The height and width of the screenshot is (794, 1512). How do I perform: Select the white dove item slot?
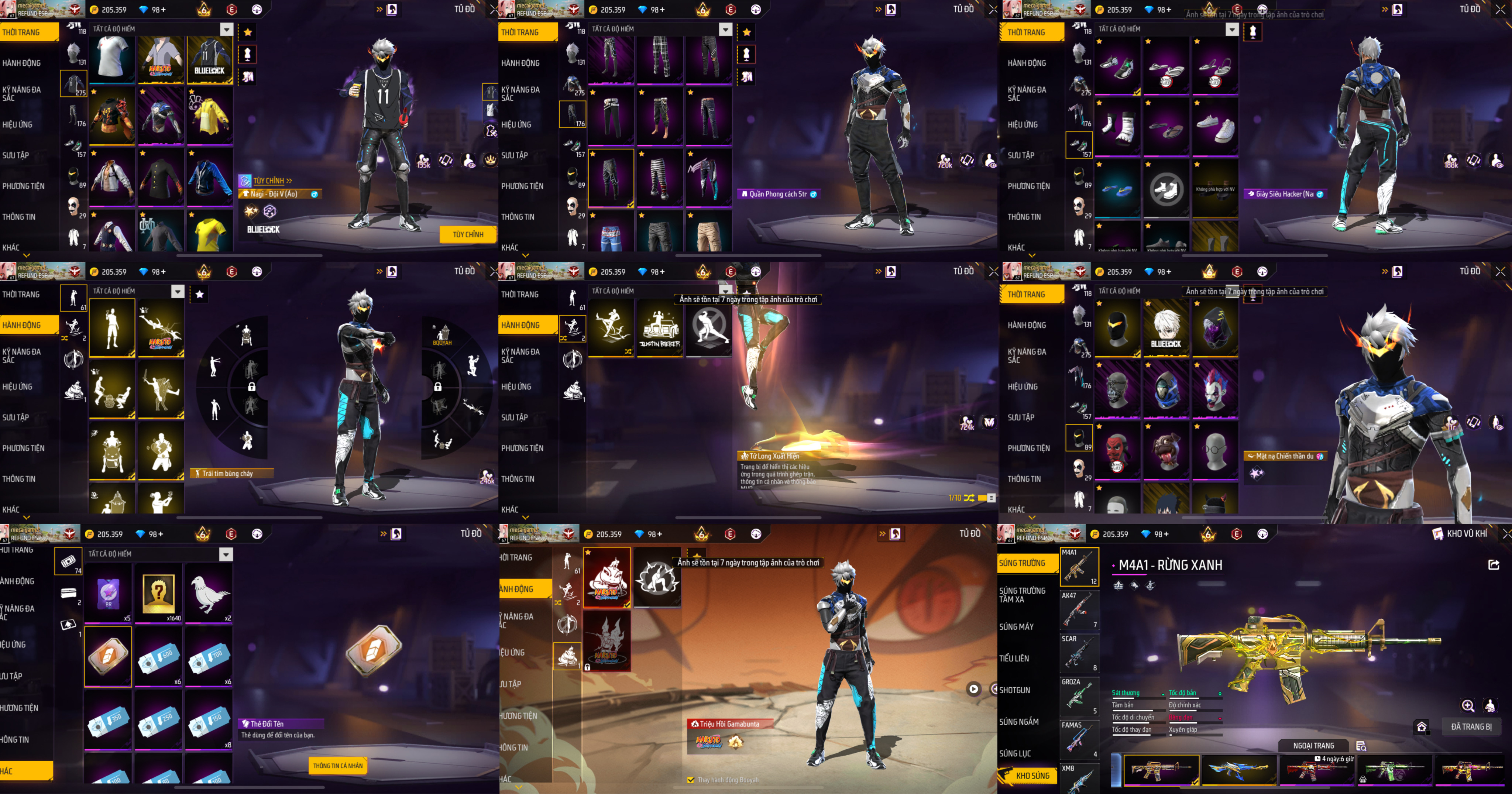208,593
